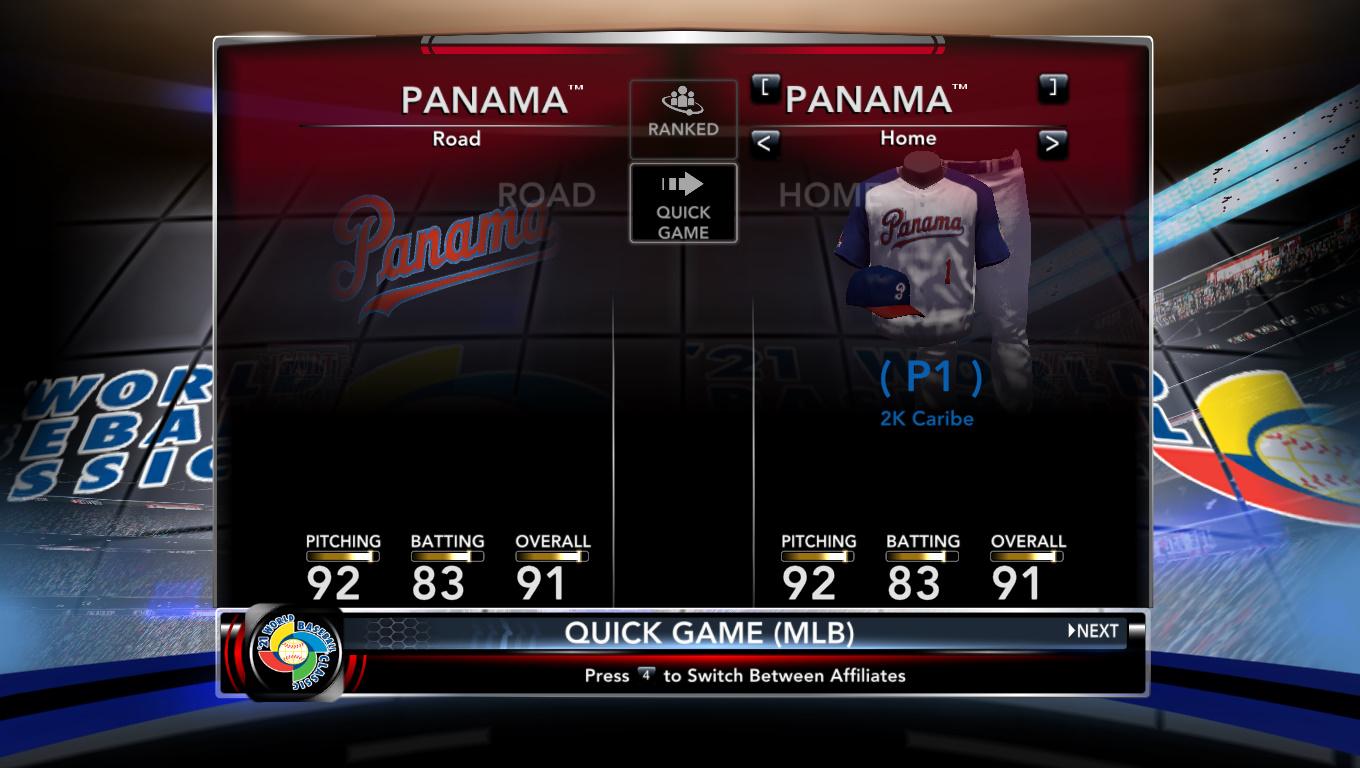Select the Panama home uniform preview
Image resolution: width=1360 pixels, height=768 pixels.
click(928, 250)
